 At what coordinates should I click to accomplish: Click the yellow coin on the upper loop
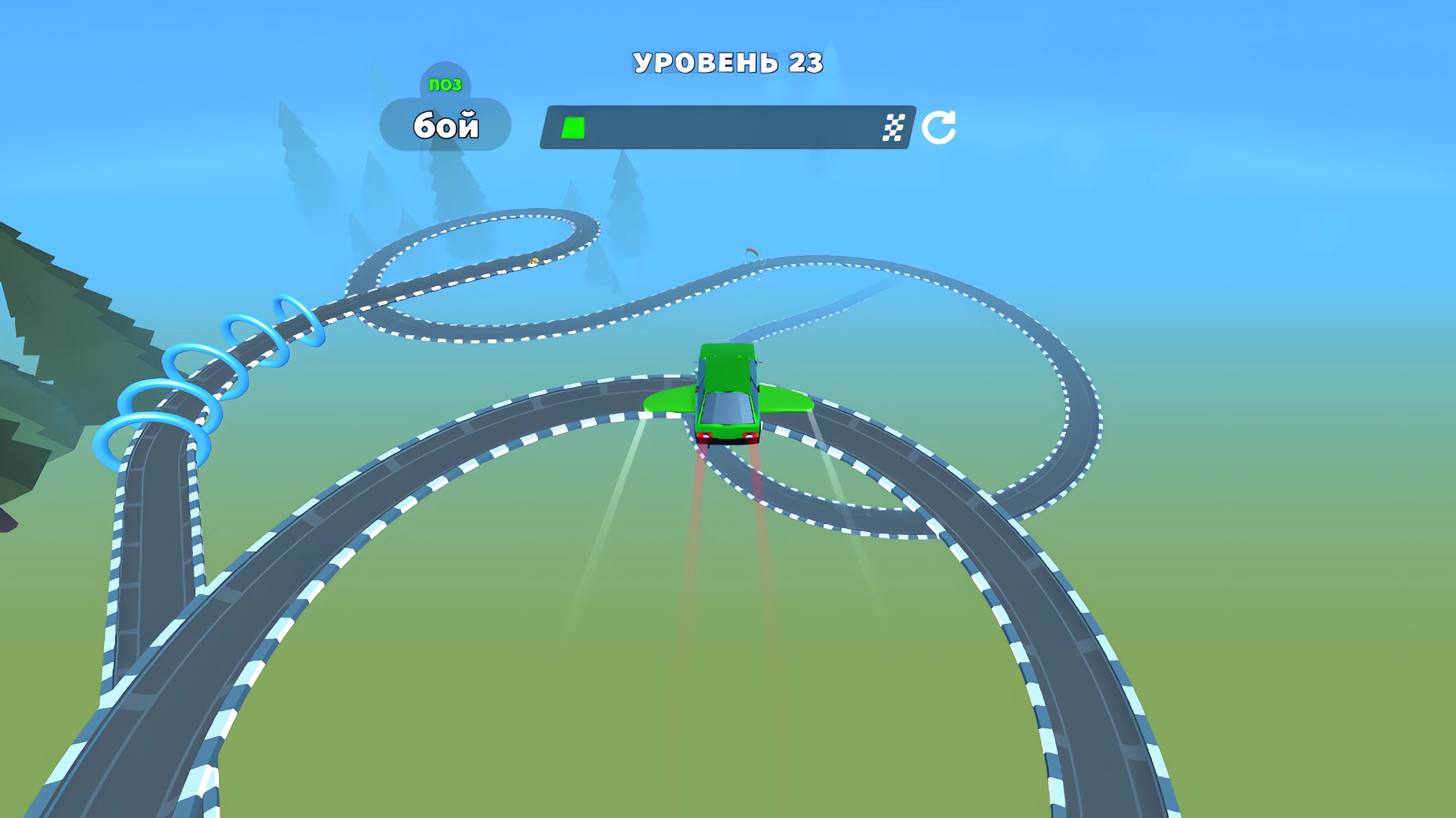click(534, 261)
